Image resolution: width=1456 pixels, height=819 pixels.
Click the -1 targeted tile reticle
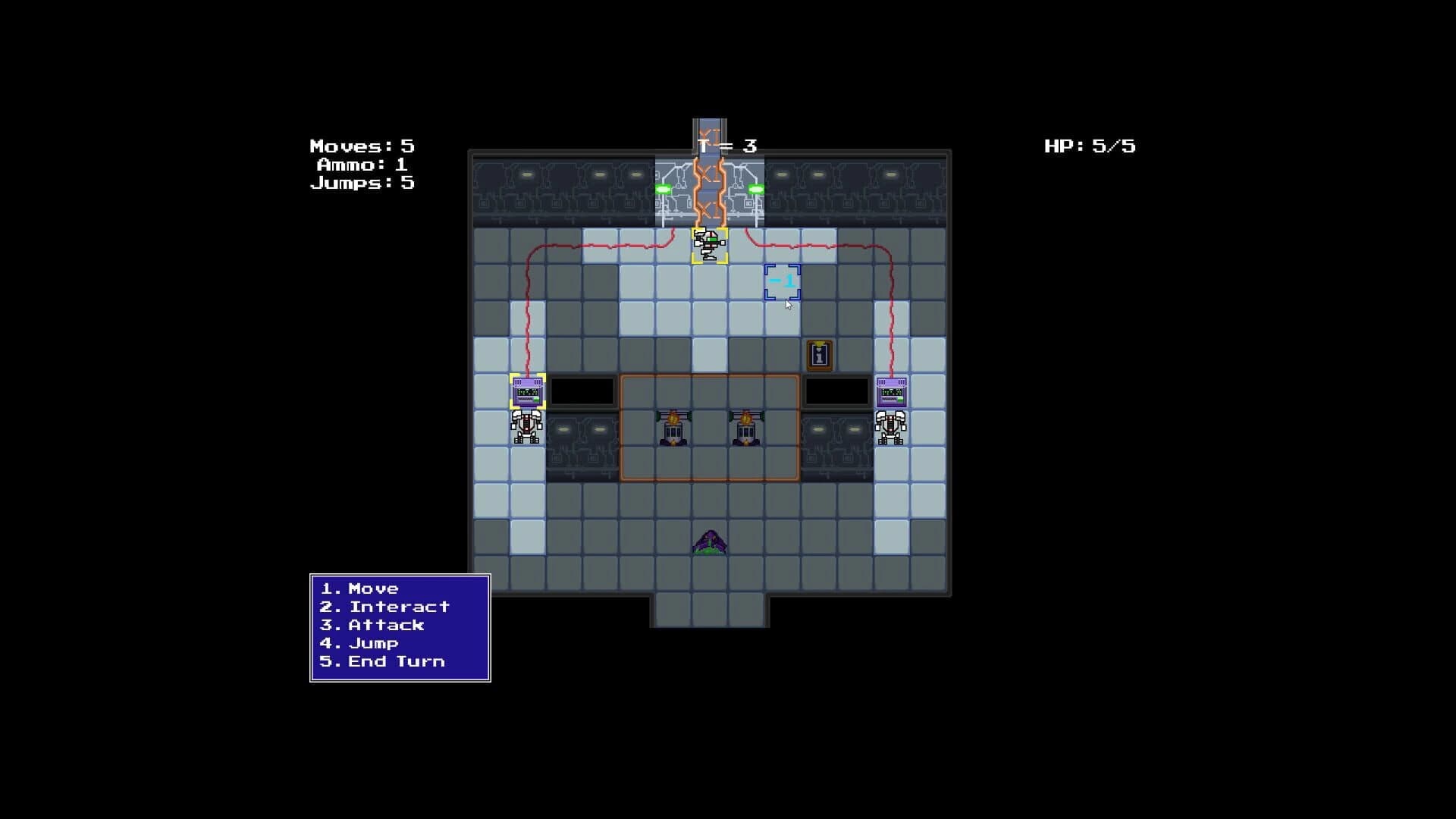[x=784, y=282]
